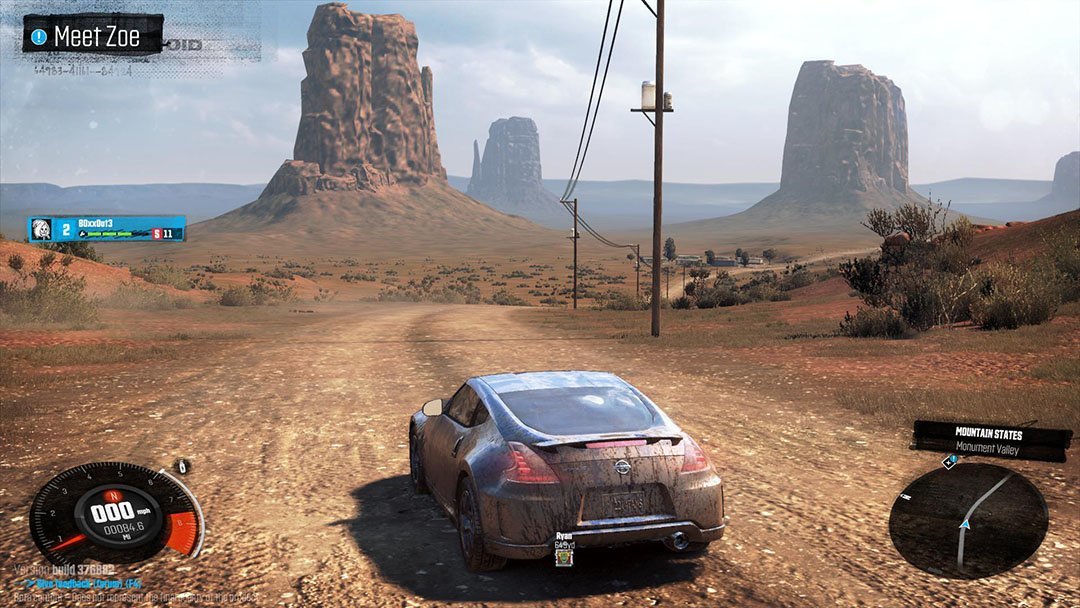The width and height of the screenshot is (1080, 608).
Task: Select the B0xx0ut3 player card
Action: click(107, 229)
